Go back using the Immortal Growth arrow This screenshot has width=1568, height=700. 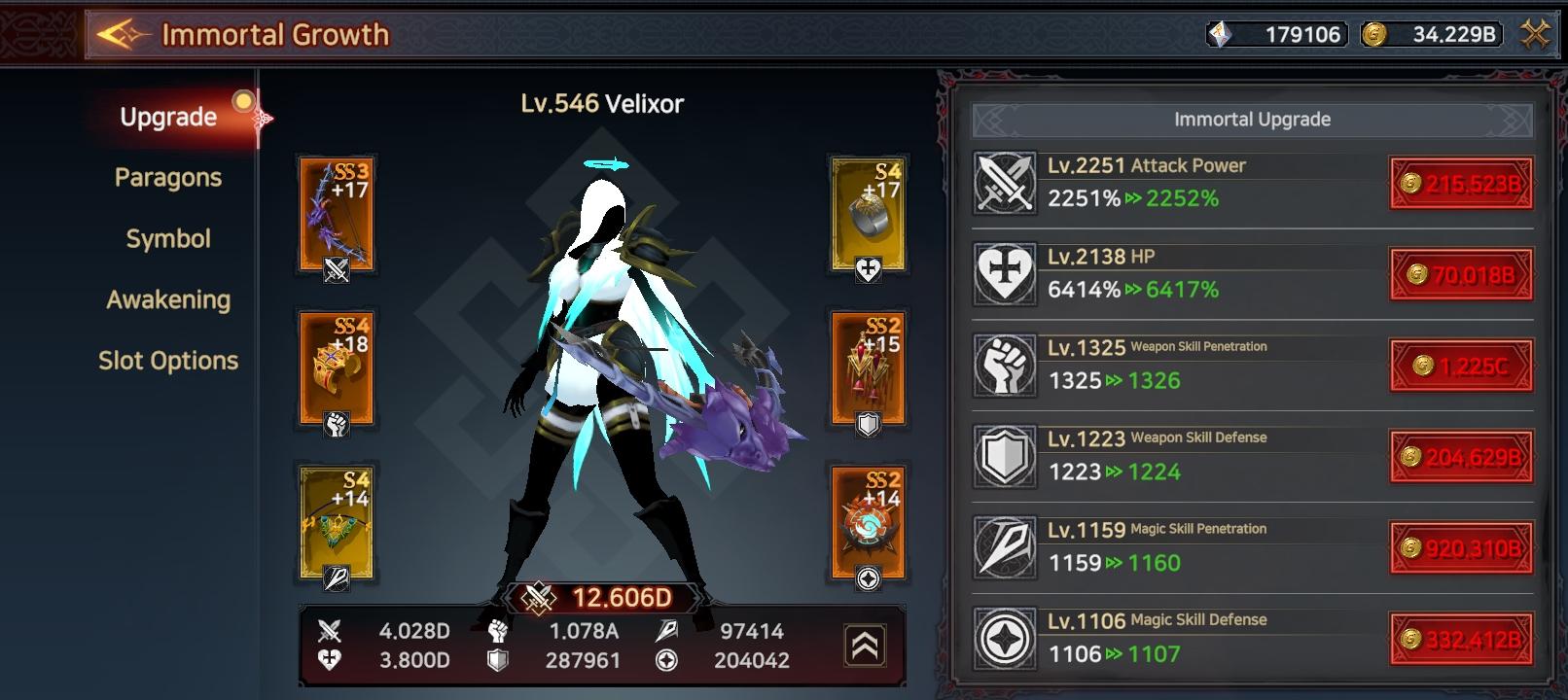pyautogui.click(x=123, y=36)
